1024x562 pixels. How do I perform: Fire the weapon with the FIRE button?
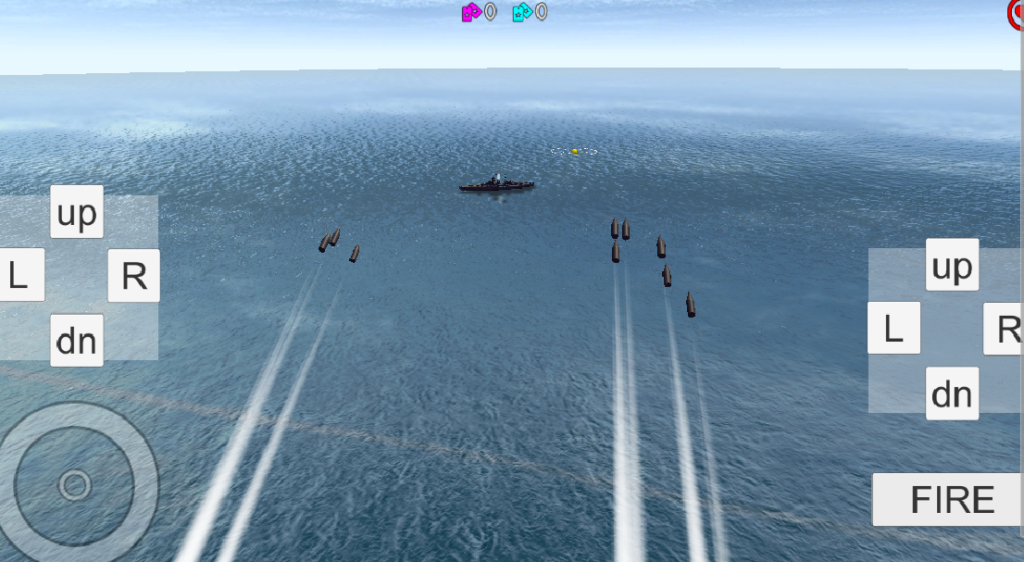(x=951, y=499)
